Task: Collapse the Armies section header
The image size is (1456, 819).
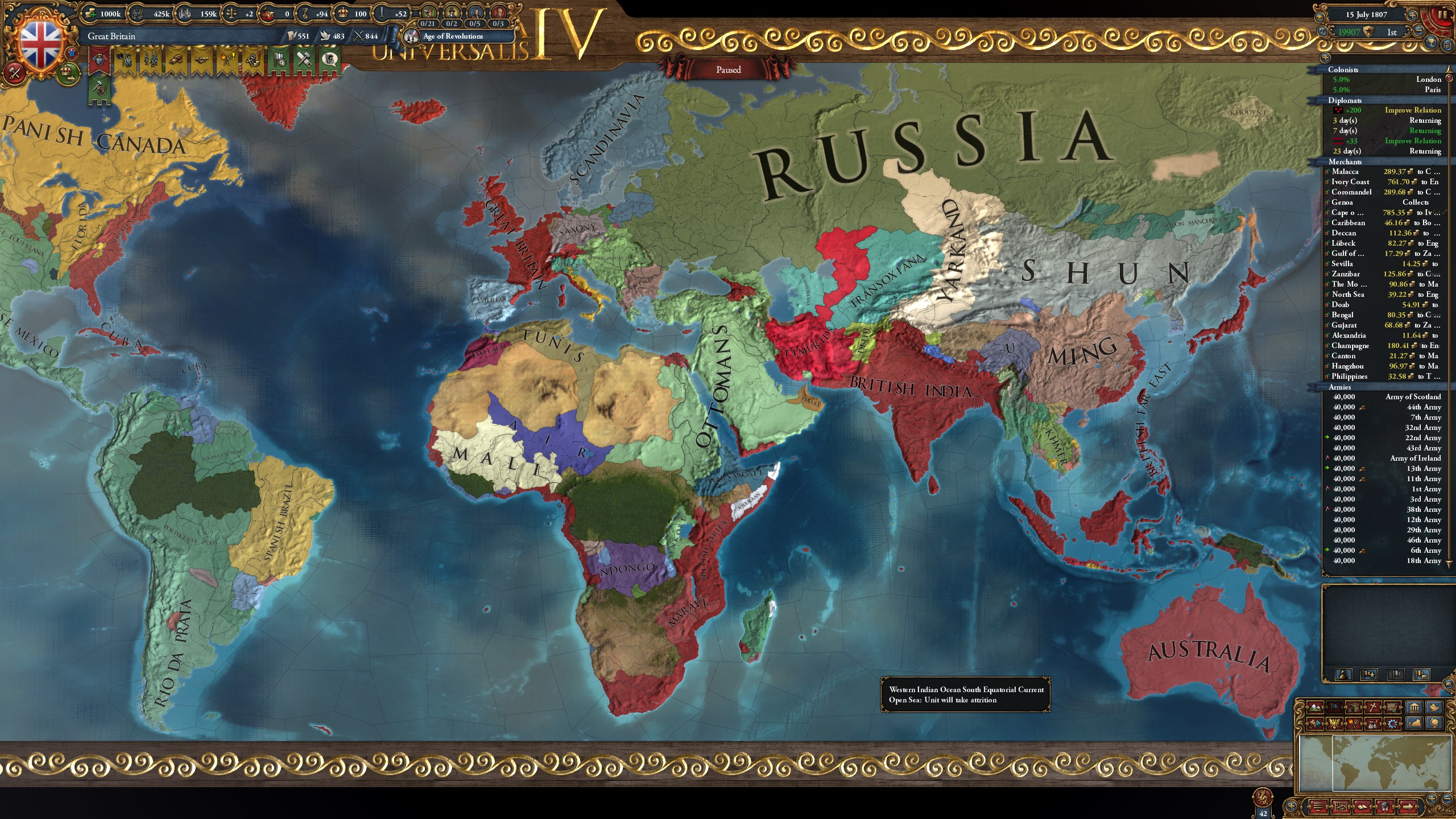Action: click(1342, 387)
